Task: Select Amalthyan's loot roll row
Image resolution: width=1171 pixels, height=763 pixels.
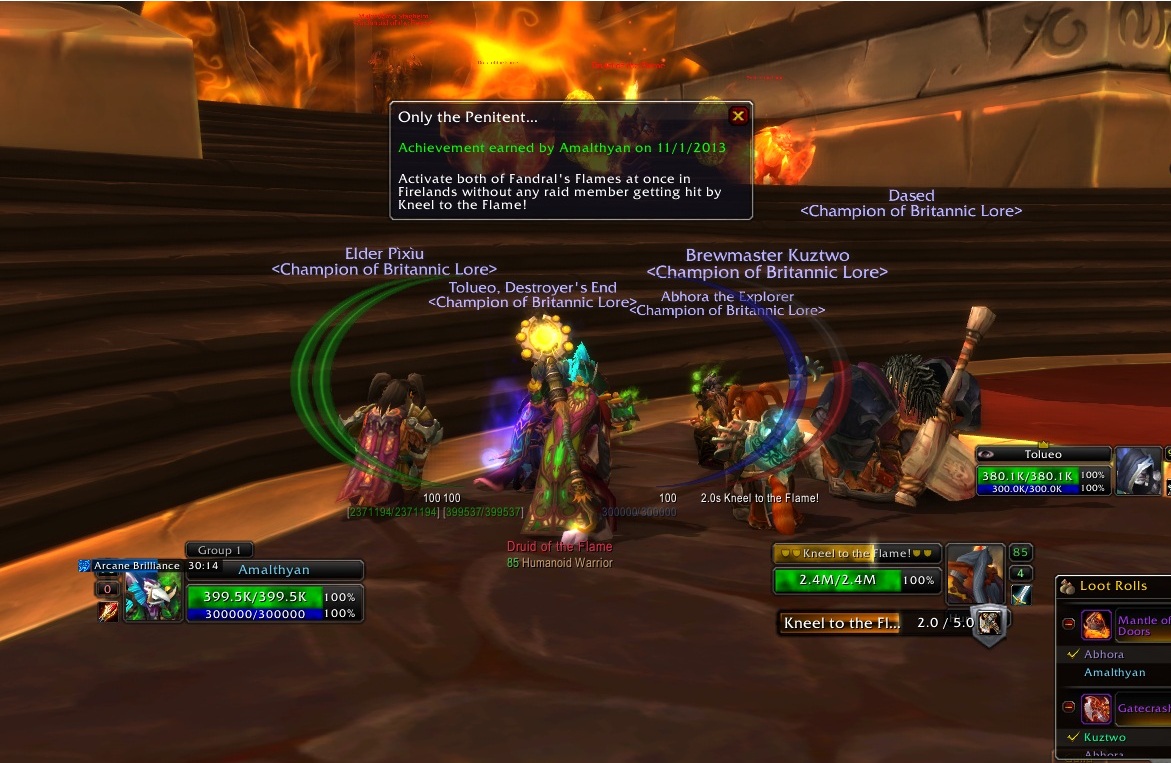Action: click(1114, 672)
